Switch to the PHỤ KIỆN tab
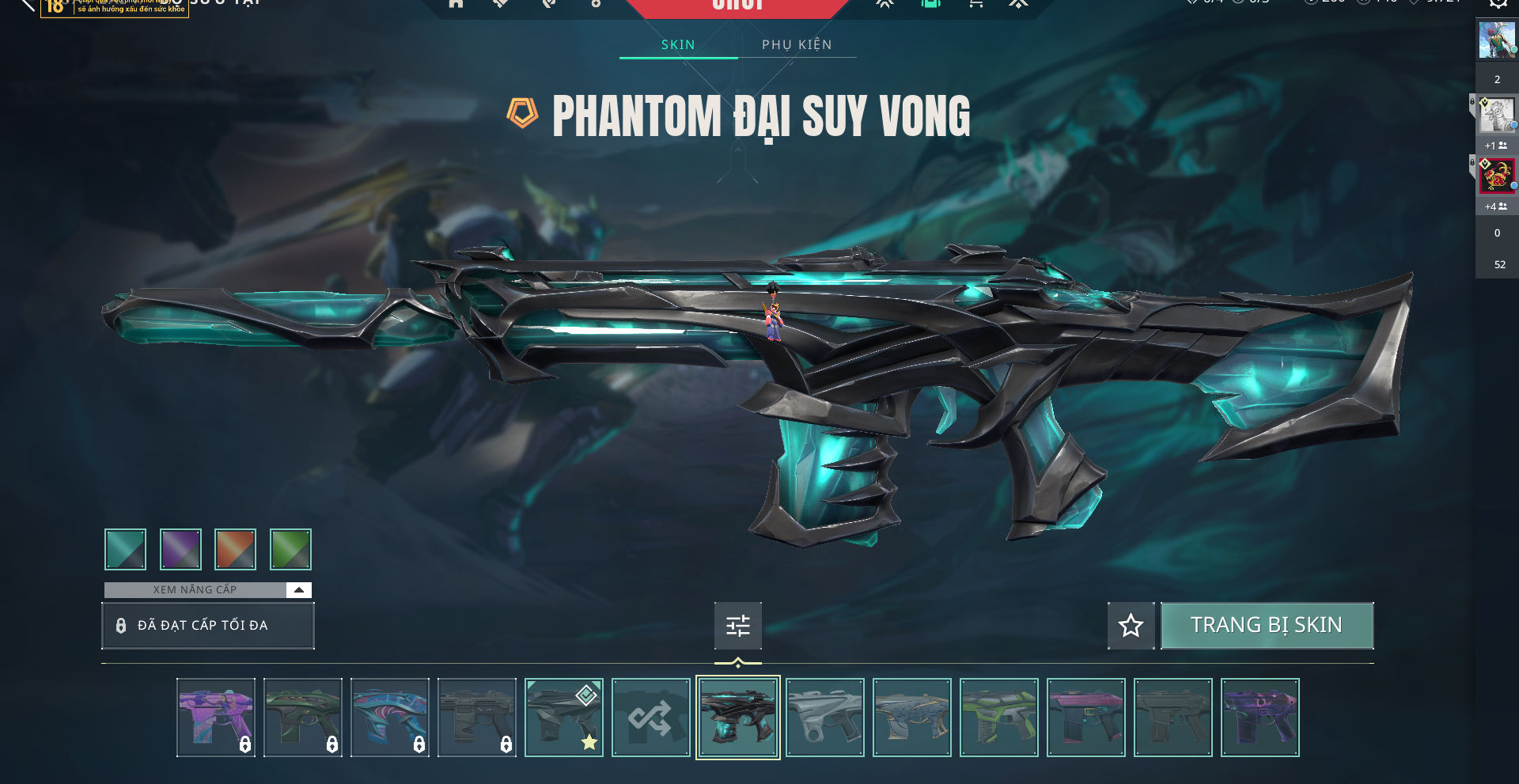This screenshot has width=1519, height=784. pos(797,44)
